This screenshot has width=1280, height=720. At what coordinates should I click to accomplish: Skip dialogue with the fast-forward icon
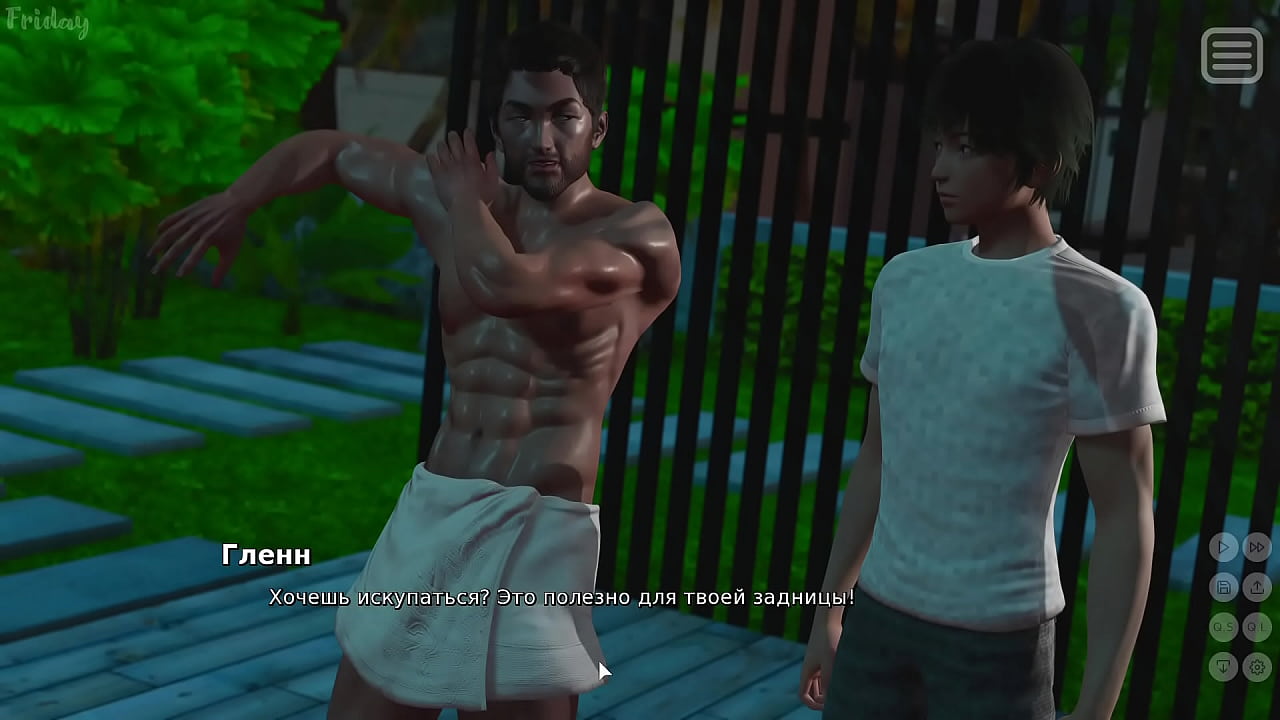(1257, 547)
